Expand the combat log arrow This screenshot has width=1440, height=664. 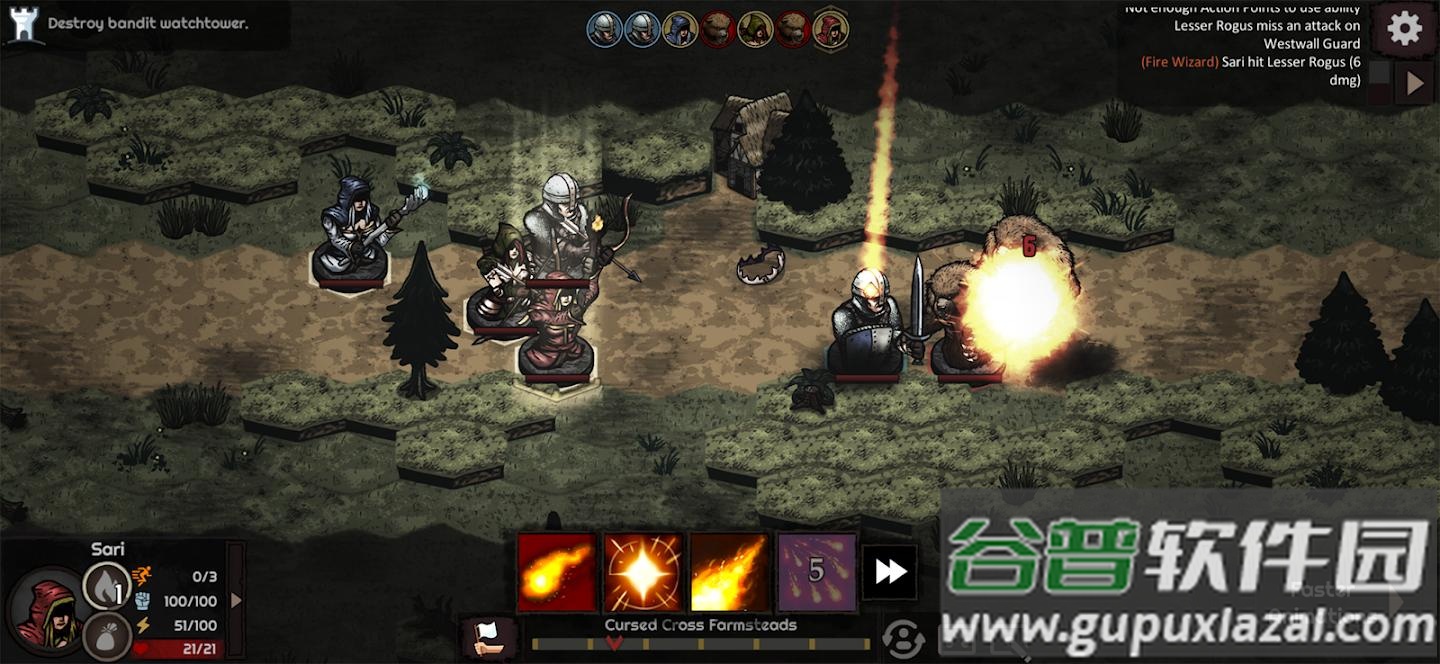[1414, 84]
